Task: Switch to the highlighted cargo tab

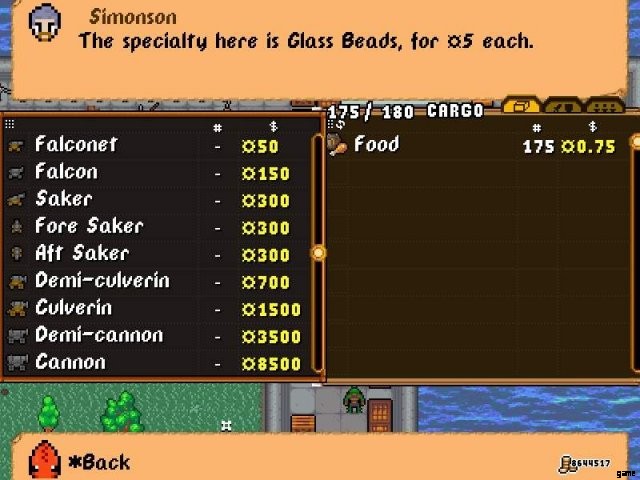Action: (521, 105)
